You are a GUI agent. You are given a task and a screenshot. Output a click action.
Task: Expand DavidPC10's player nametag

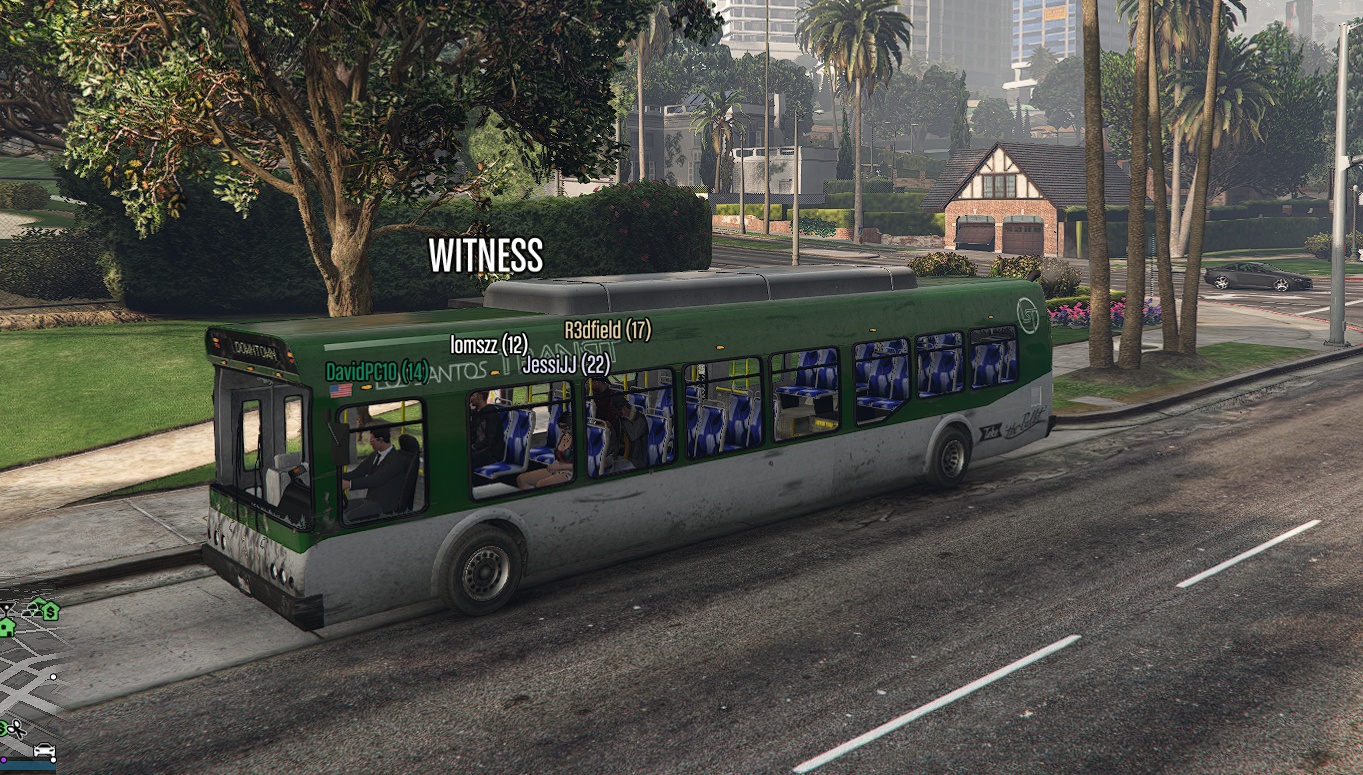[x=377, y=369]
